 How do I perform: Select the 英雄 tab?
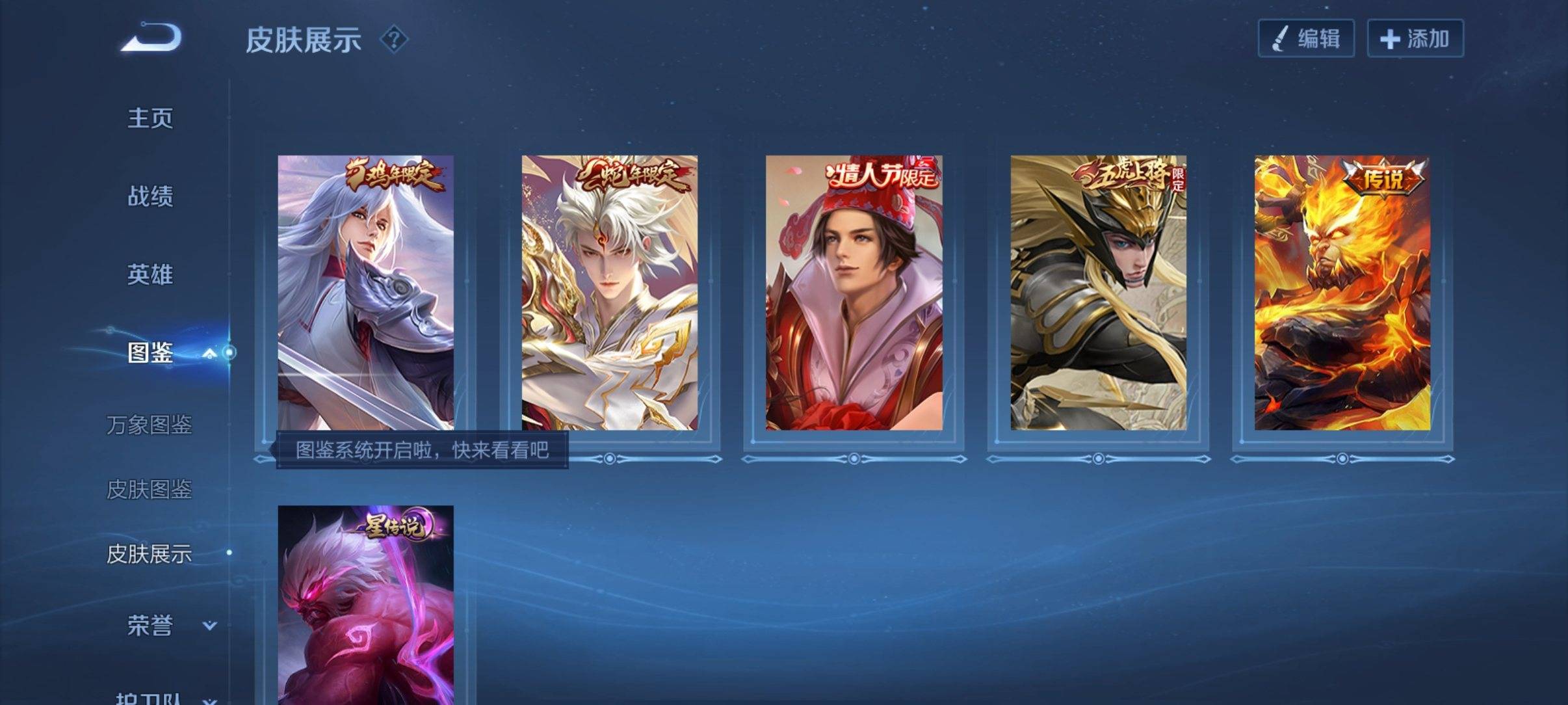(x=150, y=274)
